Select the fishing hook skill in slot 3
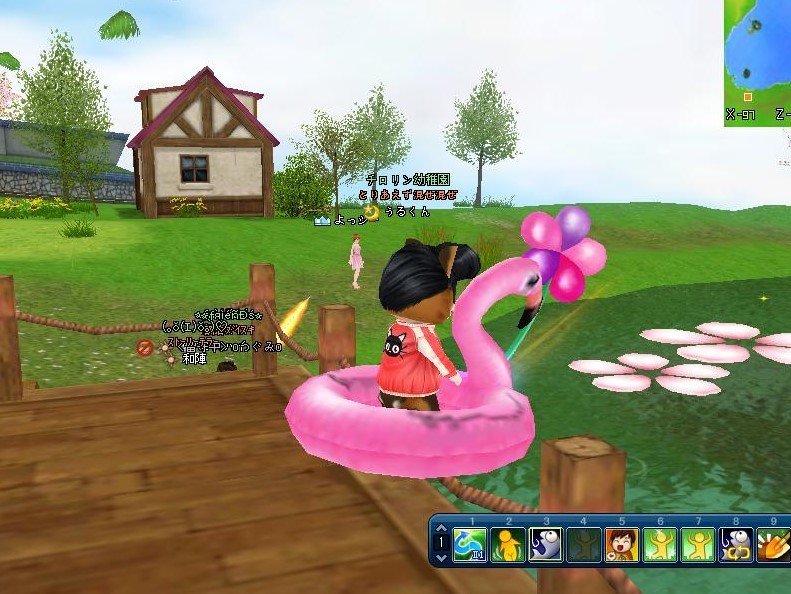The height and width of the screenshot is (594, 791). click(x=545, y=545)
